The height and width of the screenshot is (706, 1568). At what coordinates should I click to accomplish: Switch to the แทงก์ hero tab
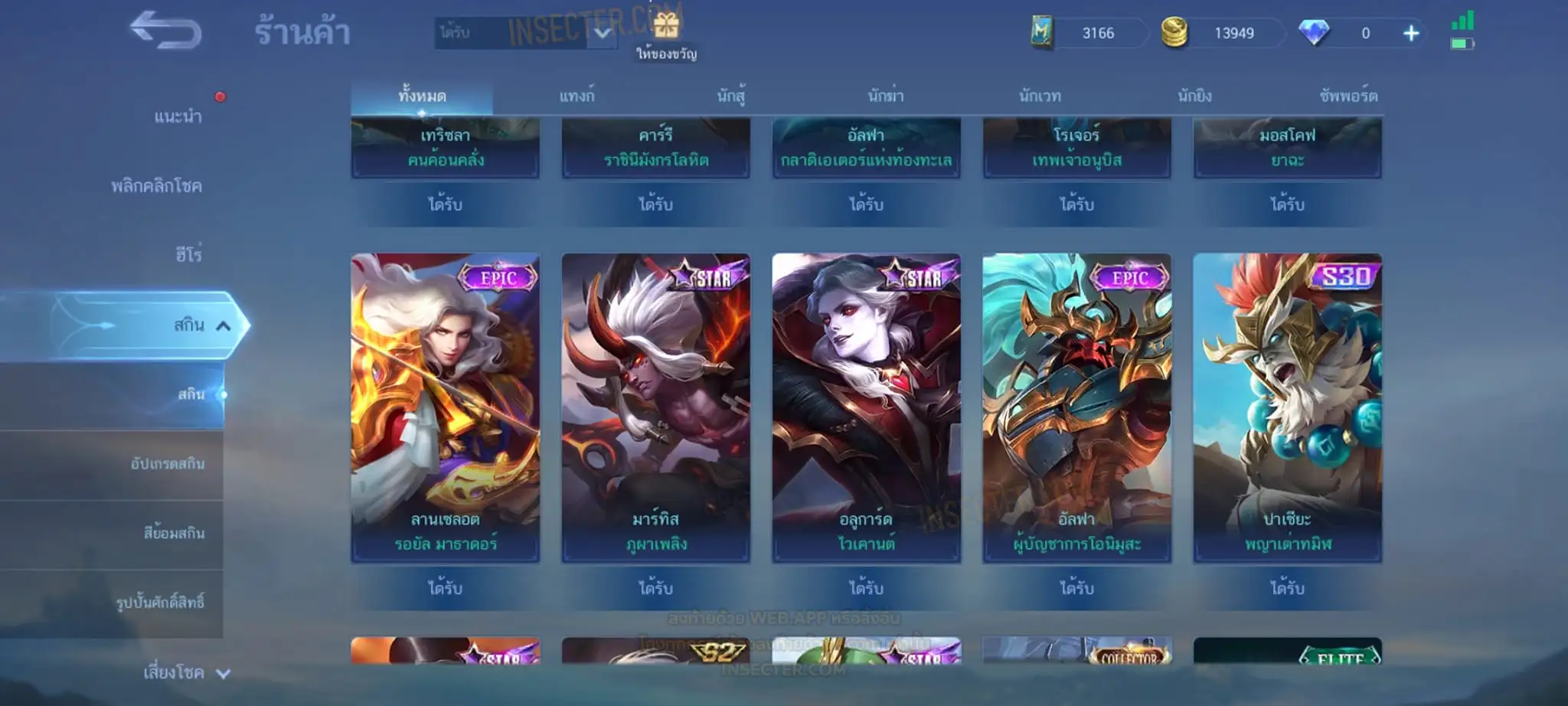tap(577, 96)
